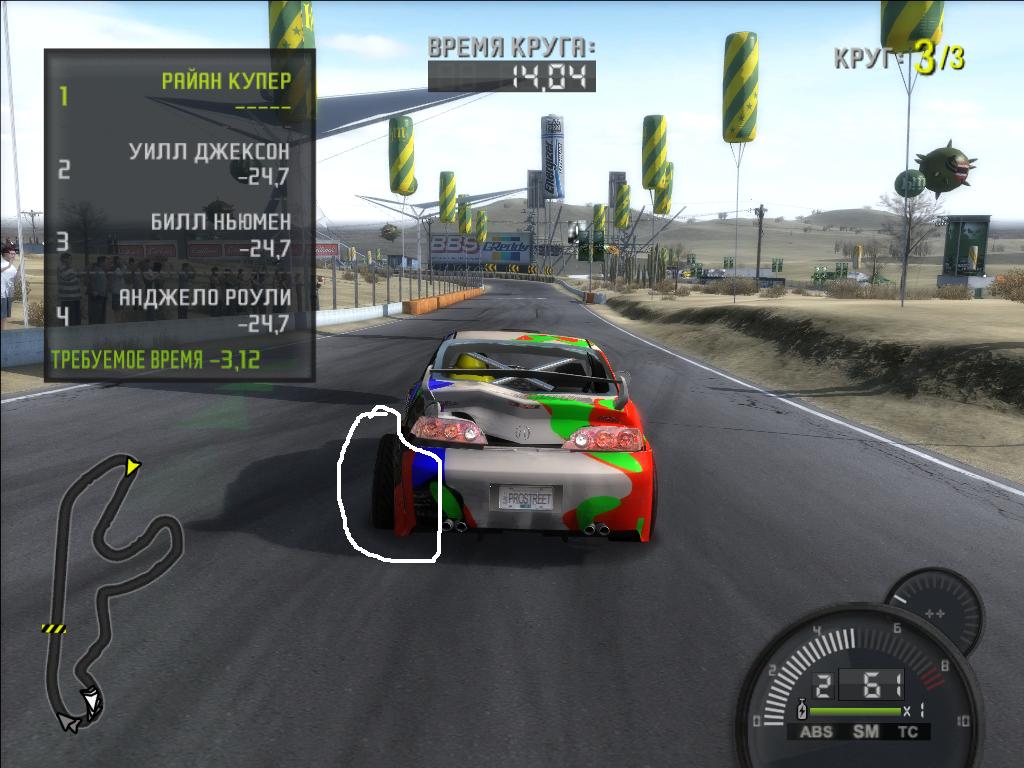Toggle the SM stability indicator
Screen dimensions: 1024x768
865,732
